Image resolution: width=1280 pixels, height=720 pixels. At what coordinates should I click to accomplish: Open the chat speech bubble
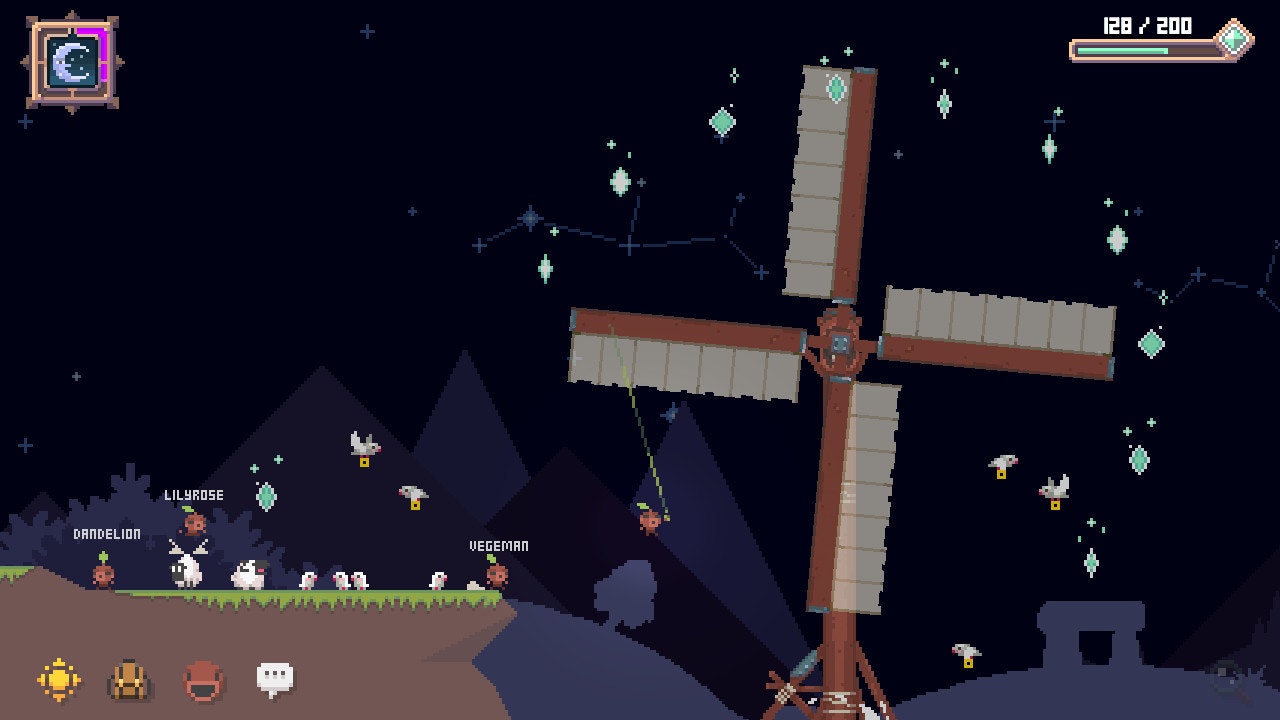[x=275, y=679]
